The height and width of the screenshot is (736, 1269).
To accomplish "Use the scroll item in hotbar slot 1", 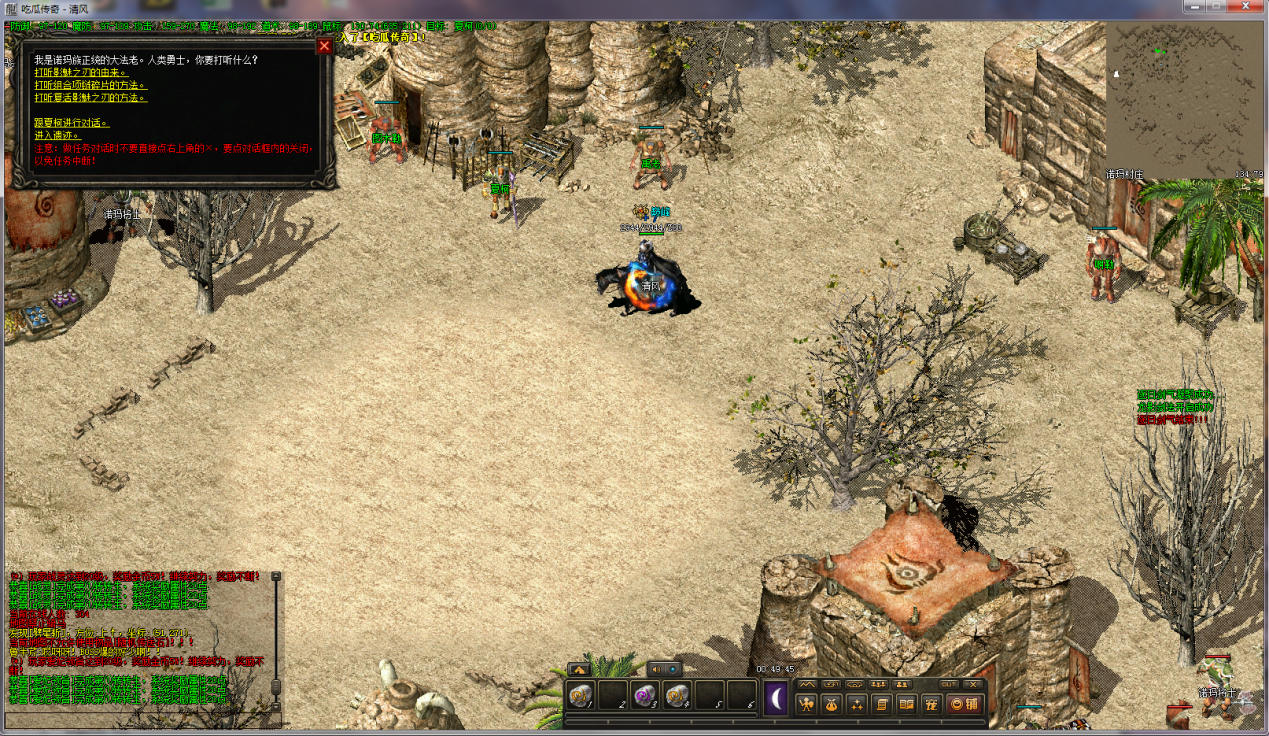I will click(581, 696).
